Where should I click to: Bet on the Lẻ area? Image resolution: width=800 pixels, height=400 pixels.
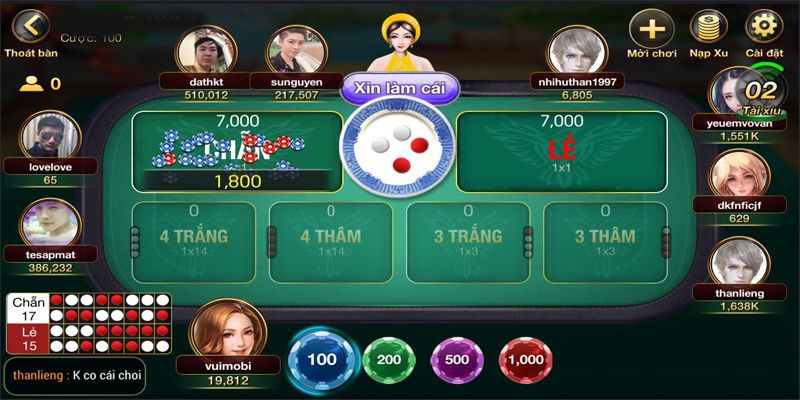[x=561, y=150]
